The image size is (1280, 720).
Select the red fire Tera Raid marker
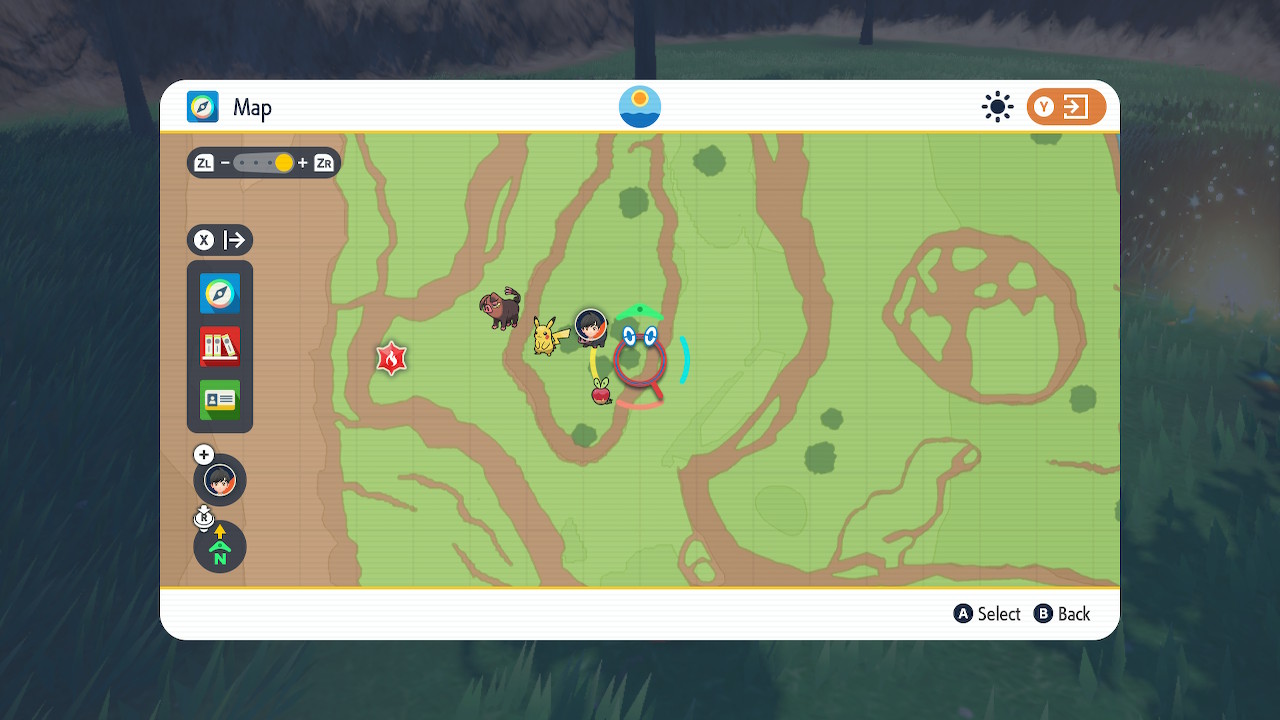(x=391, y=358)
